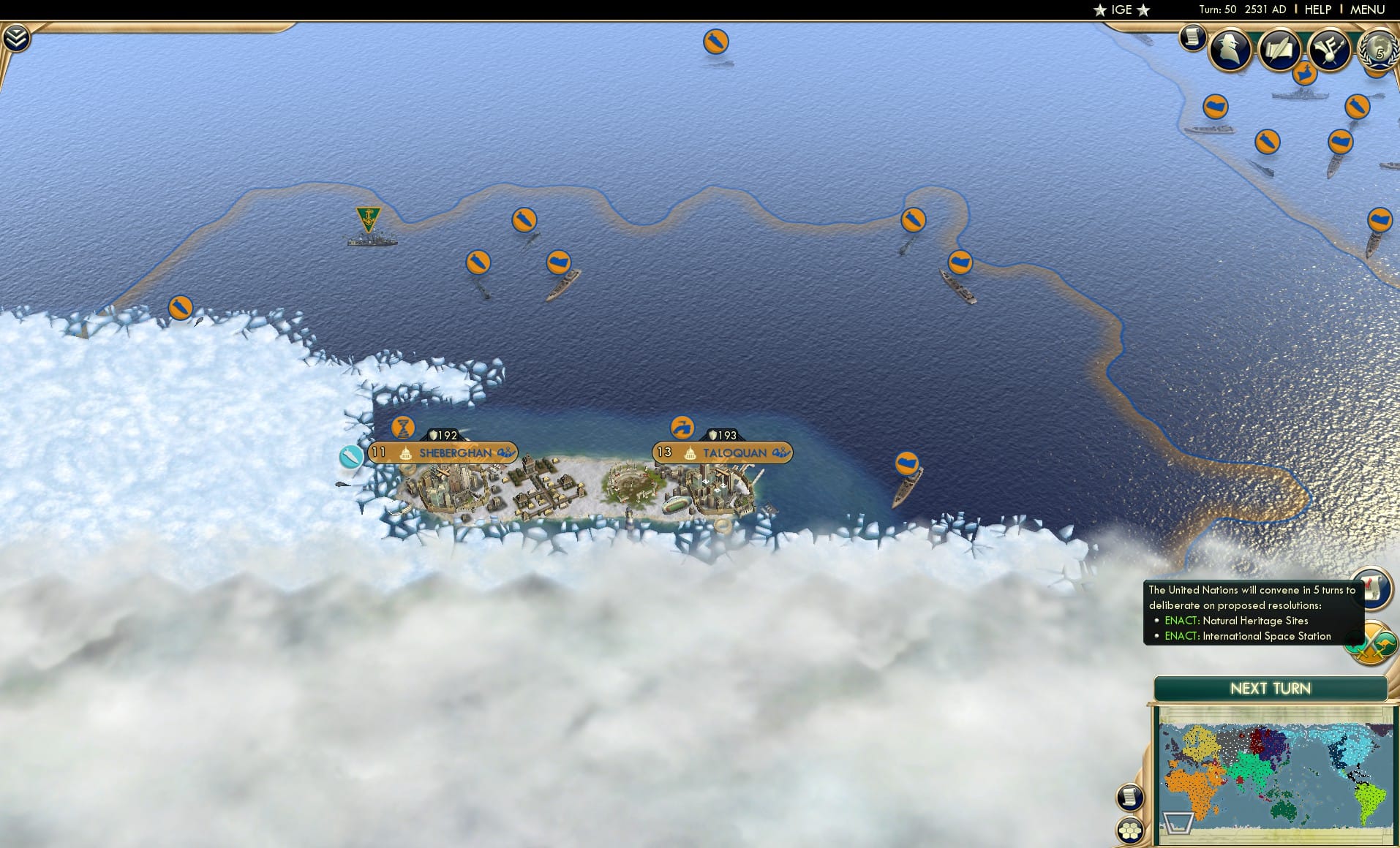Open the notification log scroll icon top-right

[x=1192, y=37]
